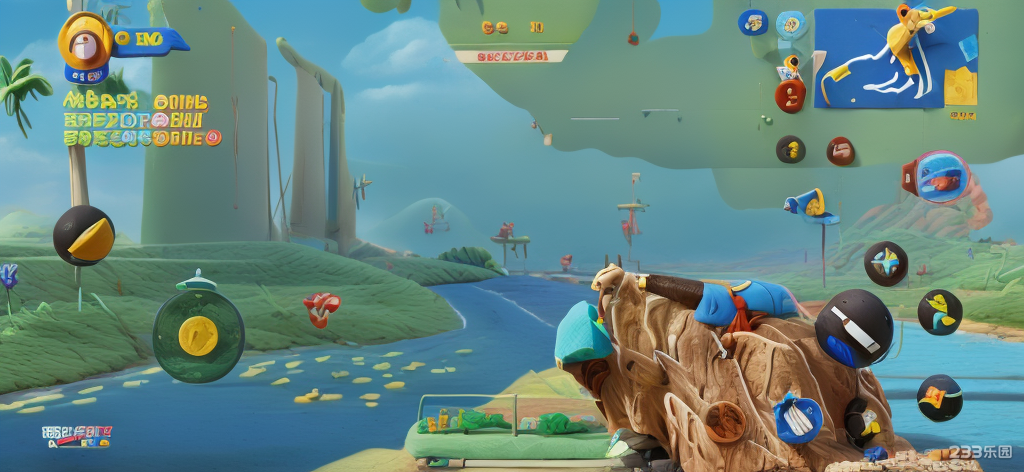This screenshot has width=1024, height=472.
Task: Tap the pink-rimmed blue bubble icon
Action: tap(938, 177)
